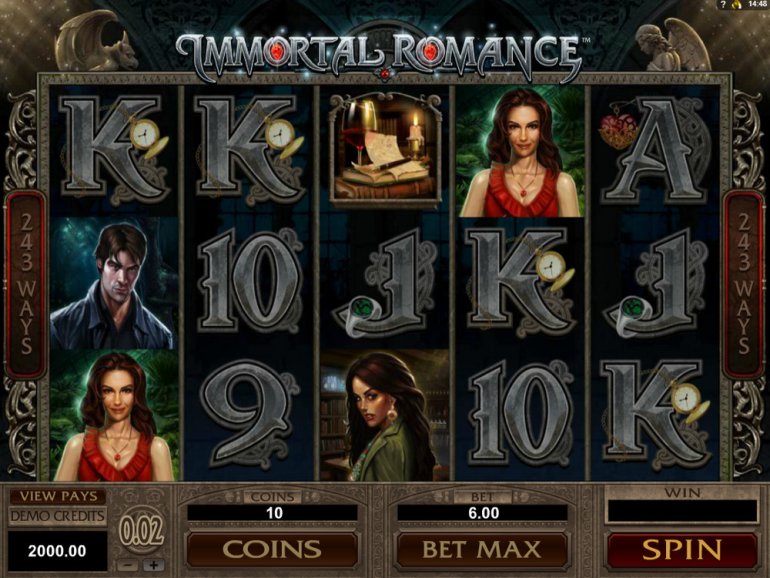Open help via the question mark icon
The height and width of the screenshot is (578, 770).
721,5
